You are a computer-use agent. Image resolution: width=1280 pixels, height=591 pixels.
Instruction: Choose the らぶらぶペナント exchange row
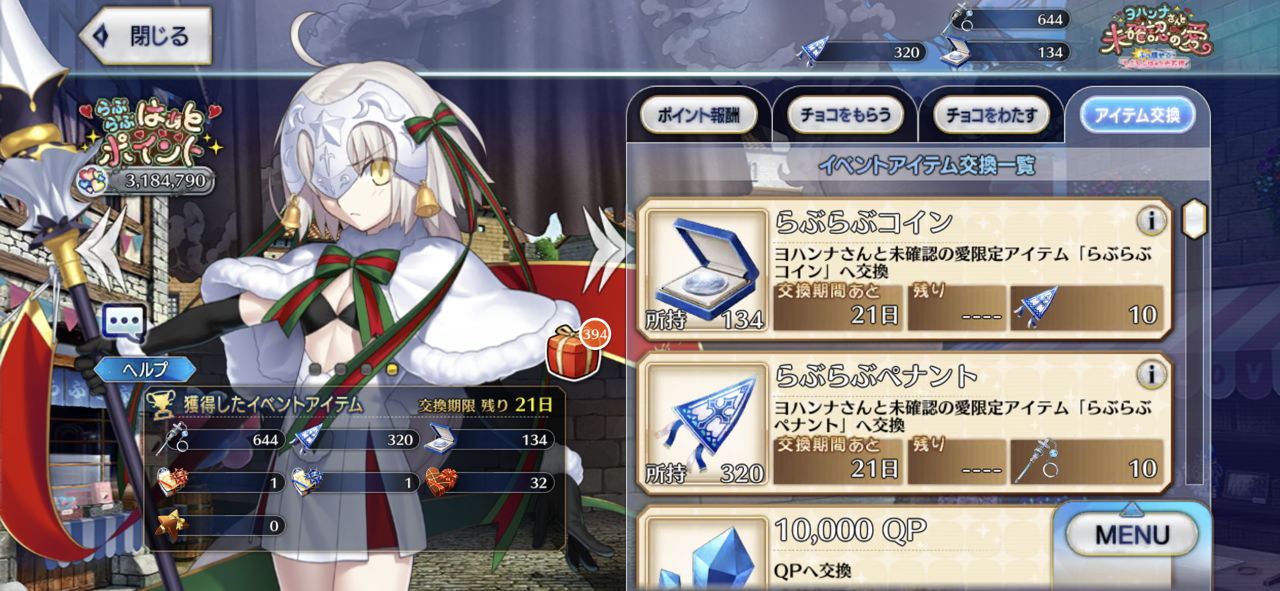[x=905, y=423]
